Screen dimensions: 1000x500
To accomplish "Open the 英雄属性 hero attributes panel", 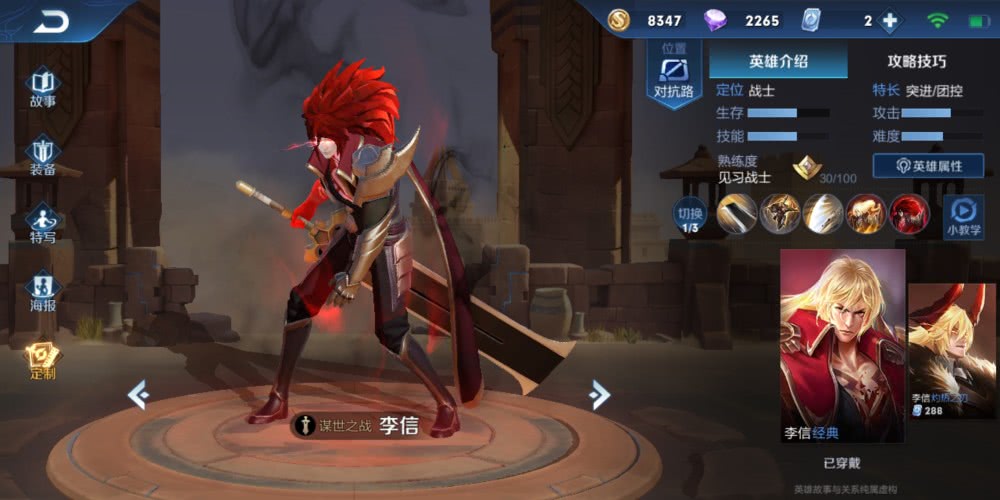I will pos(928,166).
